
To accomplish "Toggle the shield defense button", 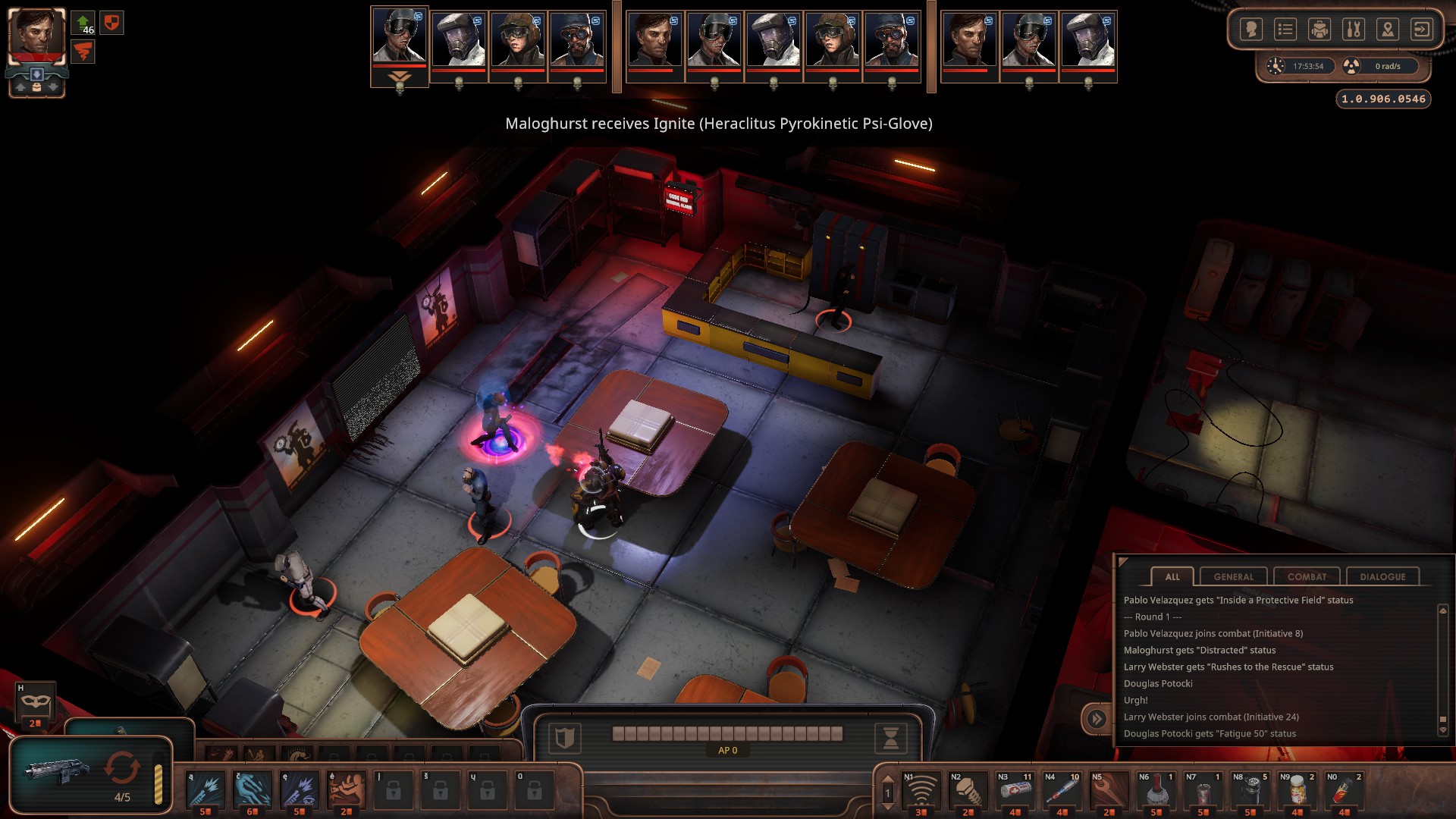I will (564, 737).
